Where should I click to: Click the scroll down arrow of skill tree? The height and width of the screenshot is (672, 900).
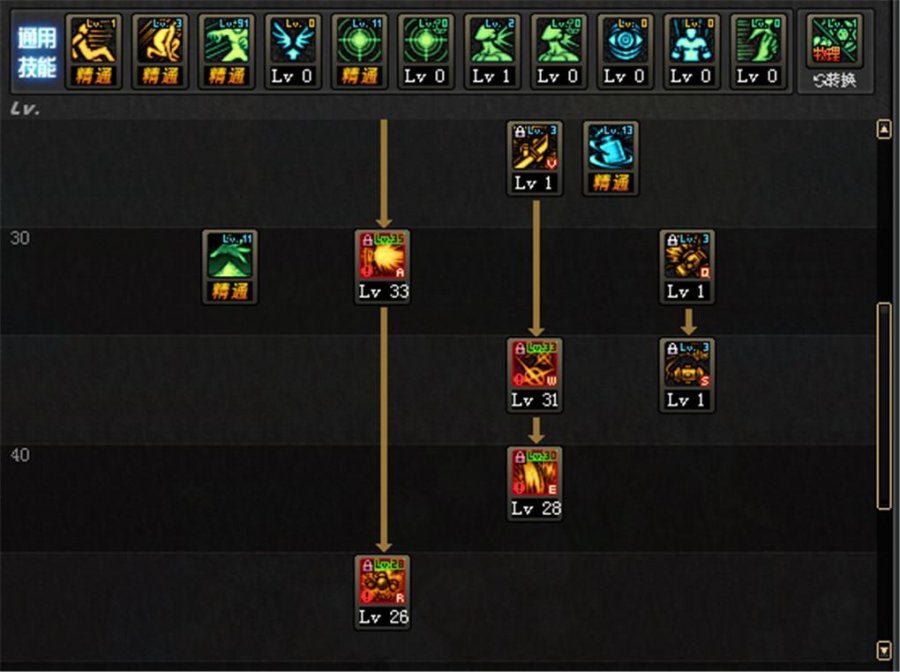tap(883, 649)
